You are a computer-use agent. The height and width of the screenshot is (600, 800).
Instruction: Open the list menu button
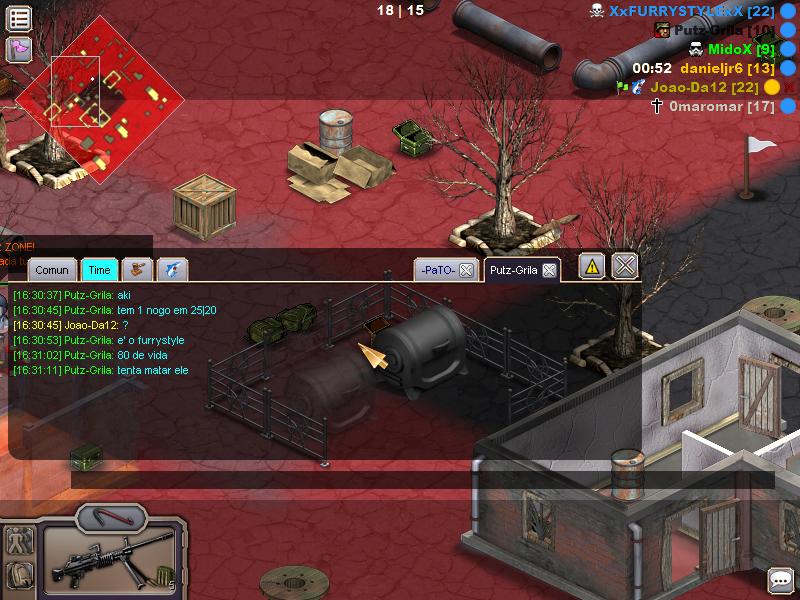pos(19,18)
